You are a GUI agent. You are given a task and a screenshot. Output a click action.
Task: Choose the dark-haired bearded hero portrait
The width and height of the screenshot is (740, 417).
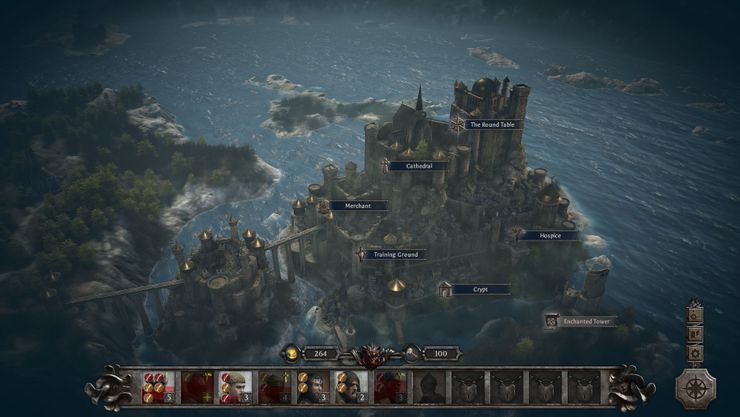pos(313,385)
